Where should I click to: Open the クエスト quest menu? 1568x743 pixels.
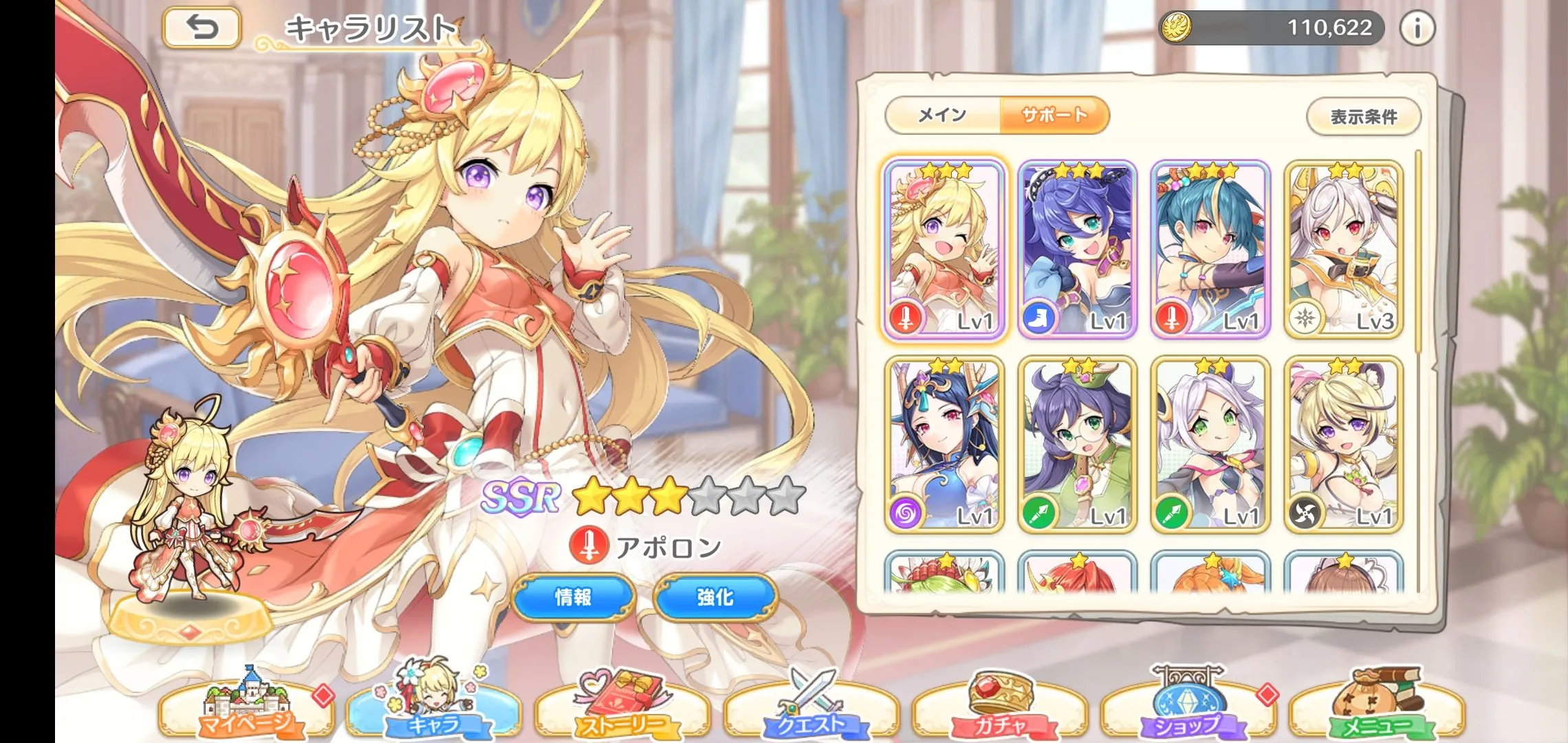(x=812, y=709)
